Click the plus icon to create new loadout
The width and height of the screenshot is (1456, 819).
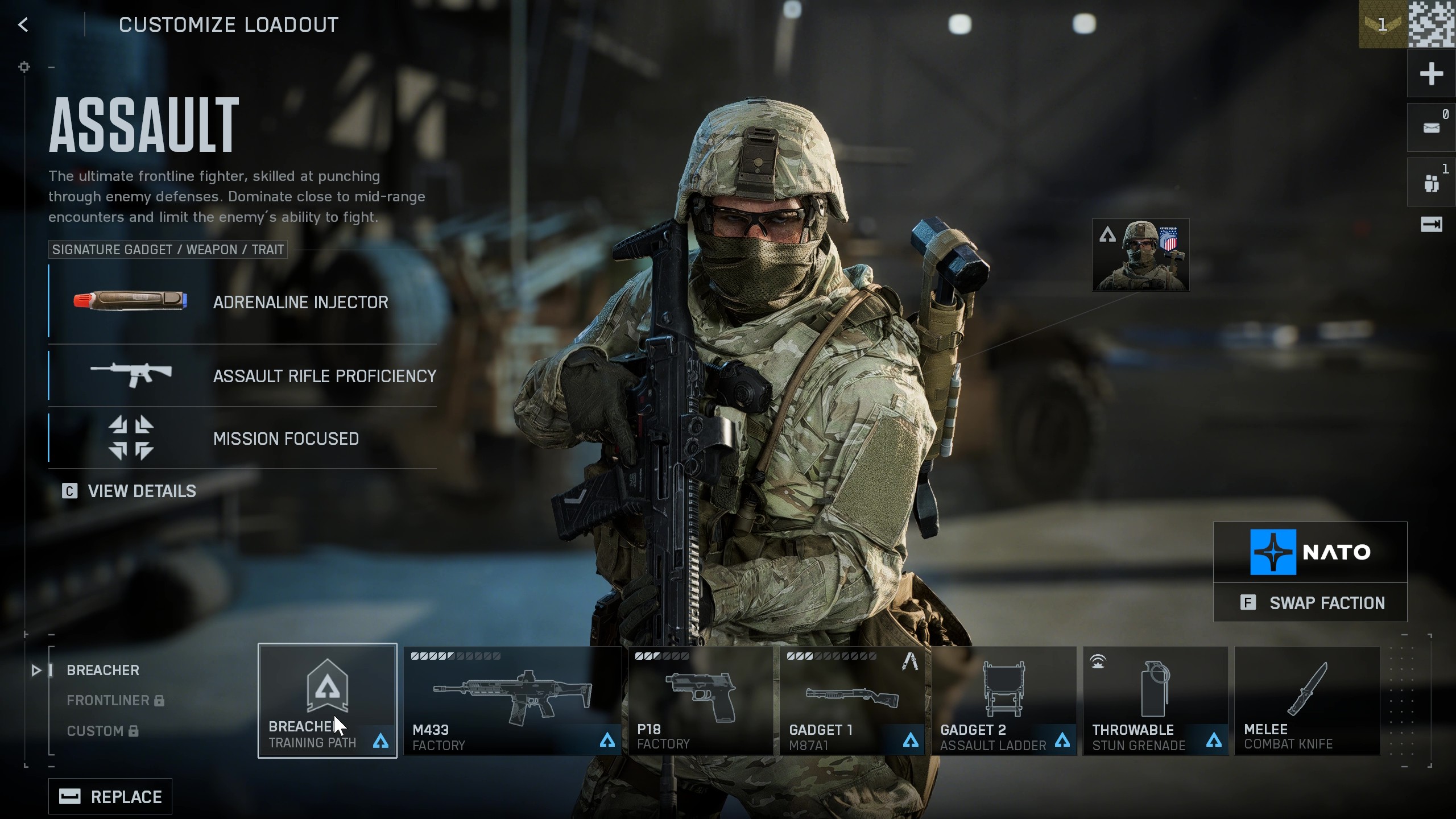point(1432,73)
